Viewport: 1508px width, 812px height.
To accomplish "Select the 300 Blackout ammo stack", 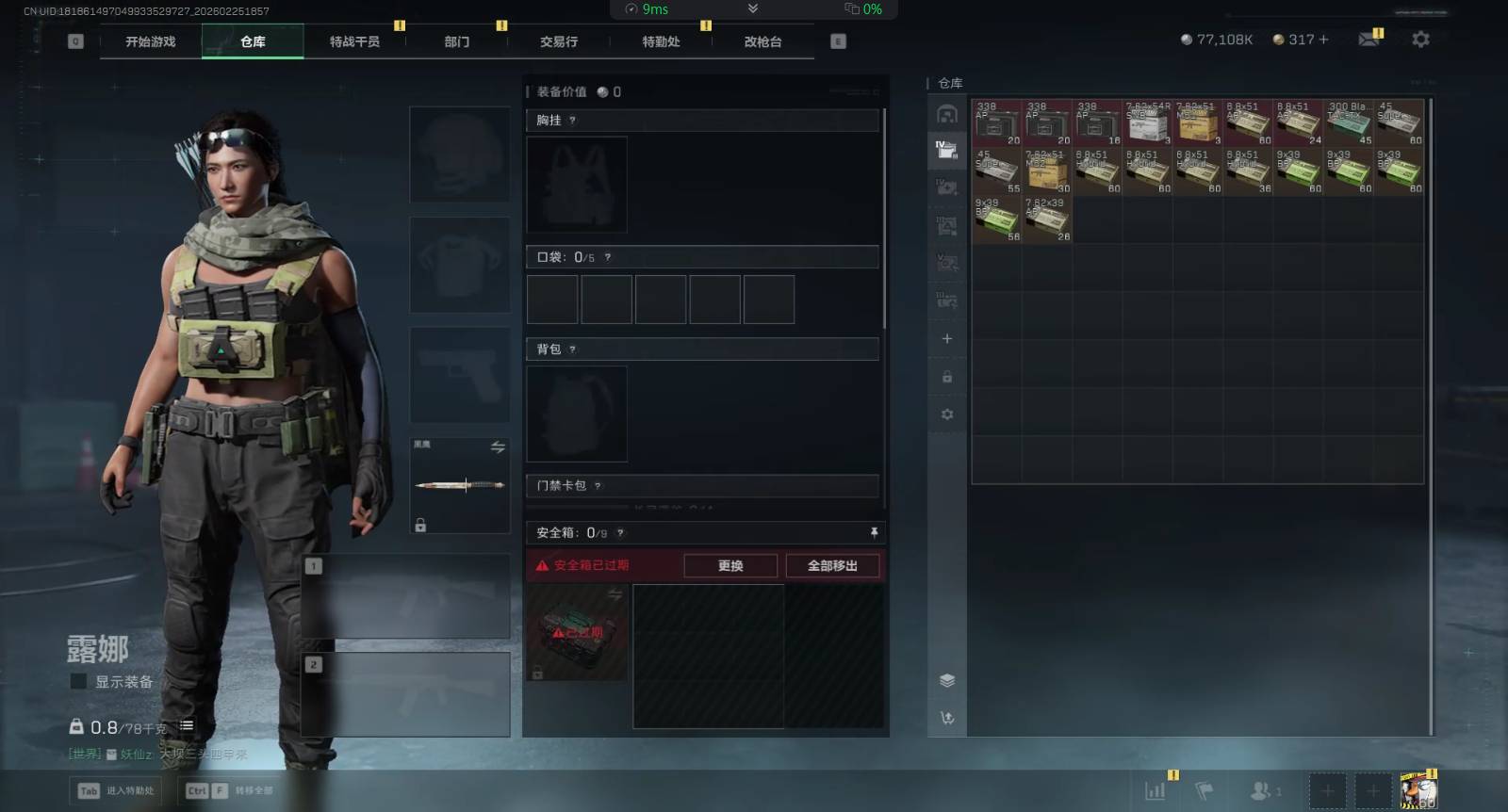I will (1349, 122).
